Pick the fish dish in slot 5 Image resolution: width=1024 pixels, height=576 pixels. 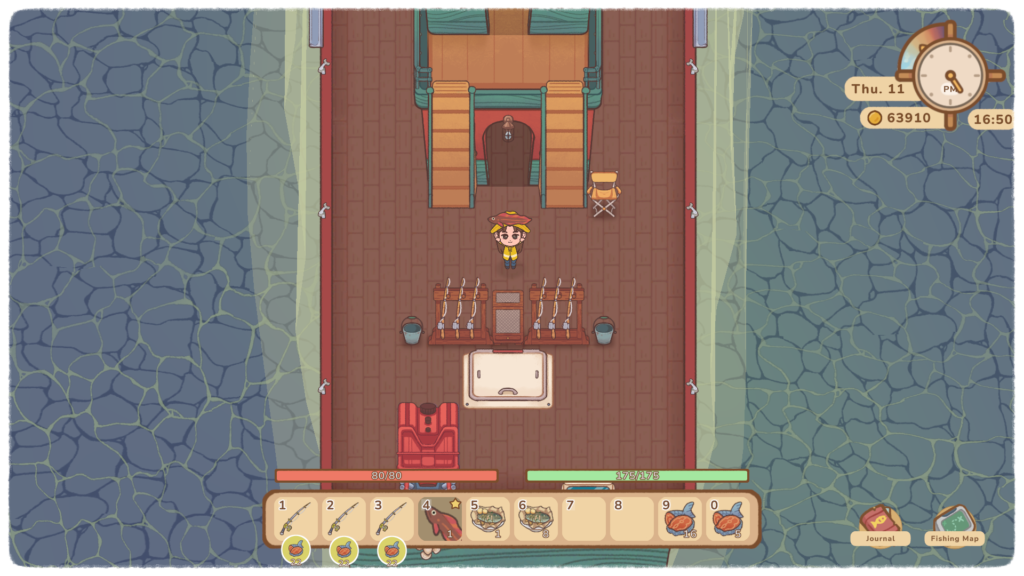point(488,519)
